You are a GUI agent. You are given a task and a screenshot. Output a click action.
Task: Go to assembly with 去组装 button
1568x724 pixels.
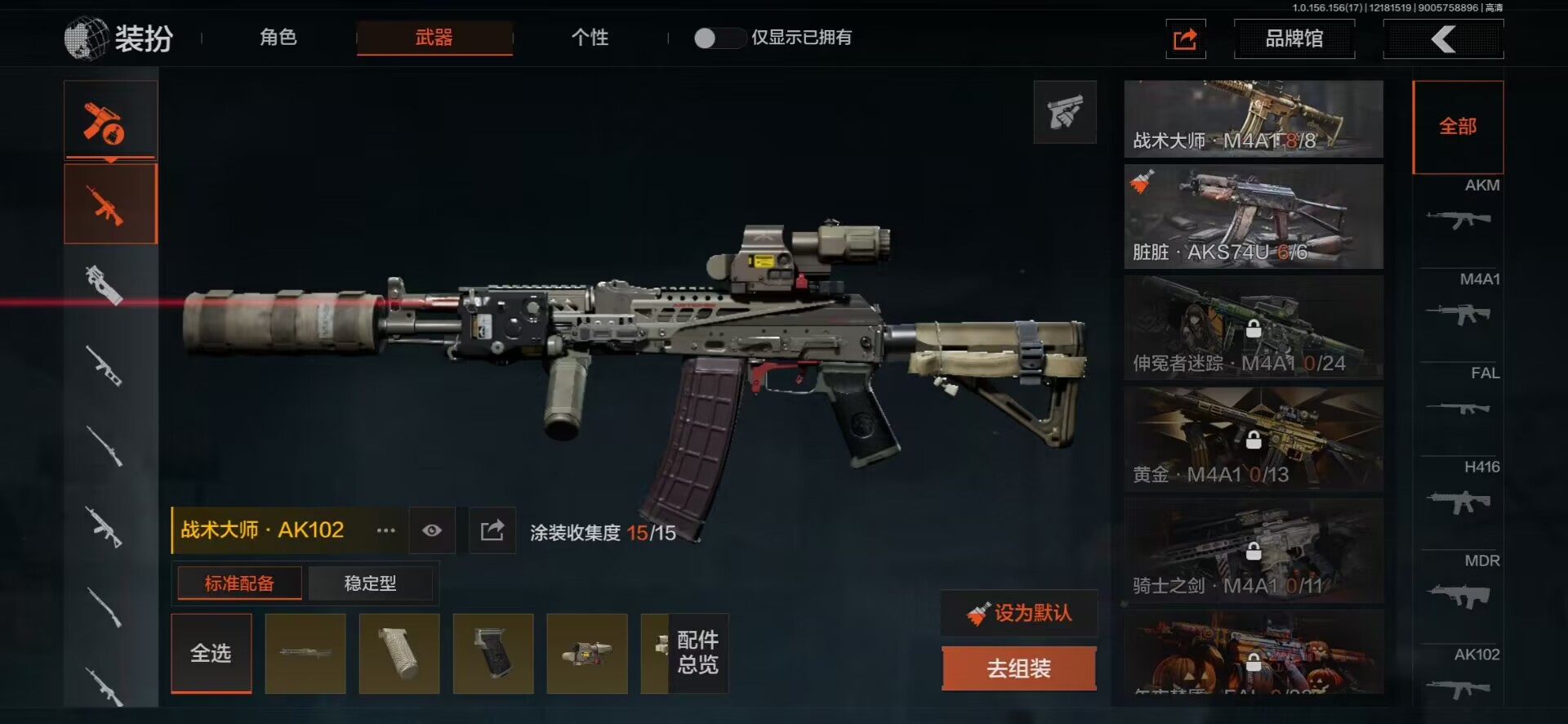click(1018, 668)
